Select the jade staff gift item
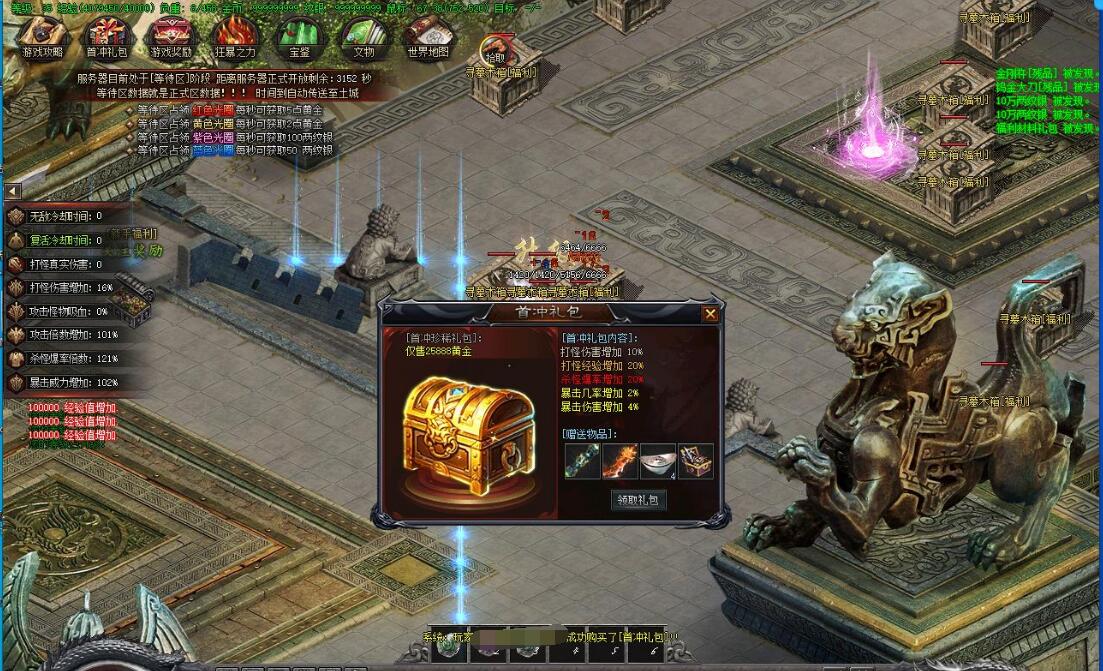This screenshot has width=1103, height=671. [x=582, y=461]
